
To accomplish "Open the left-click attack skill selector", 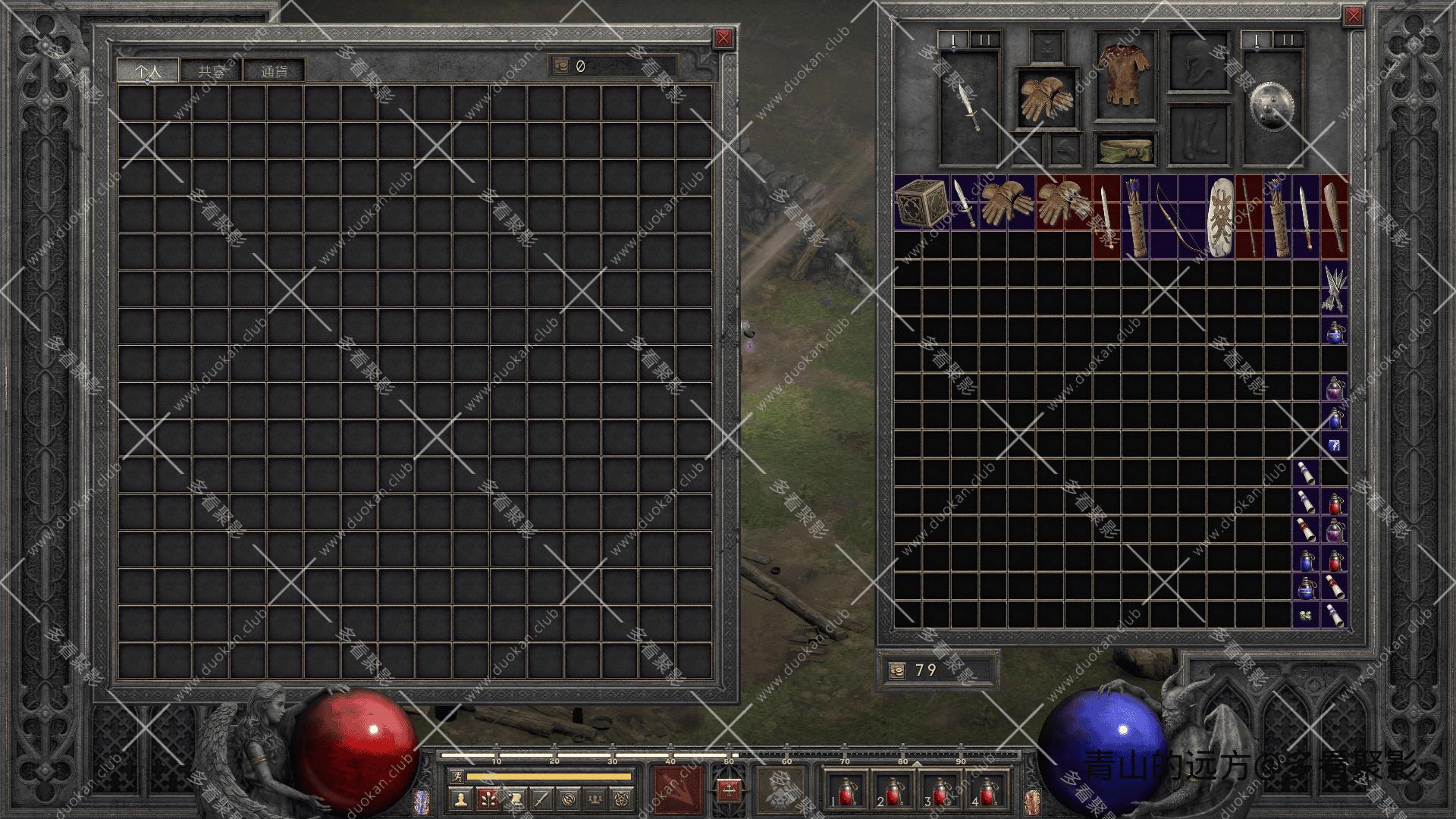I will tap(678, 789).
